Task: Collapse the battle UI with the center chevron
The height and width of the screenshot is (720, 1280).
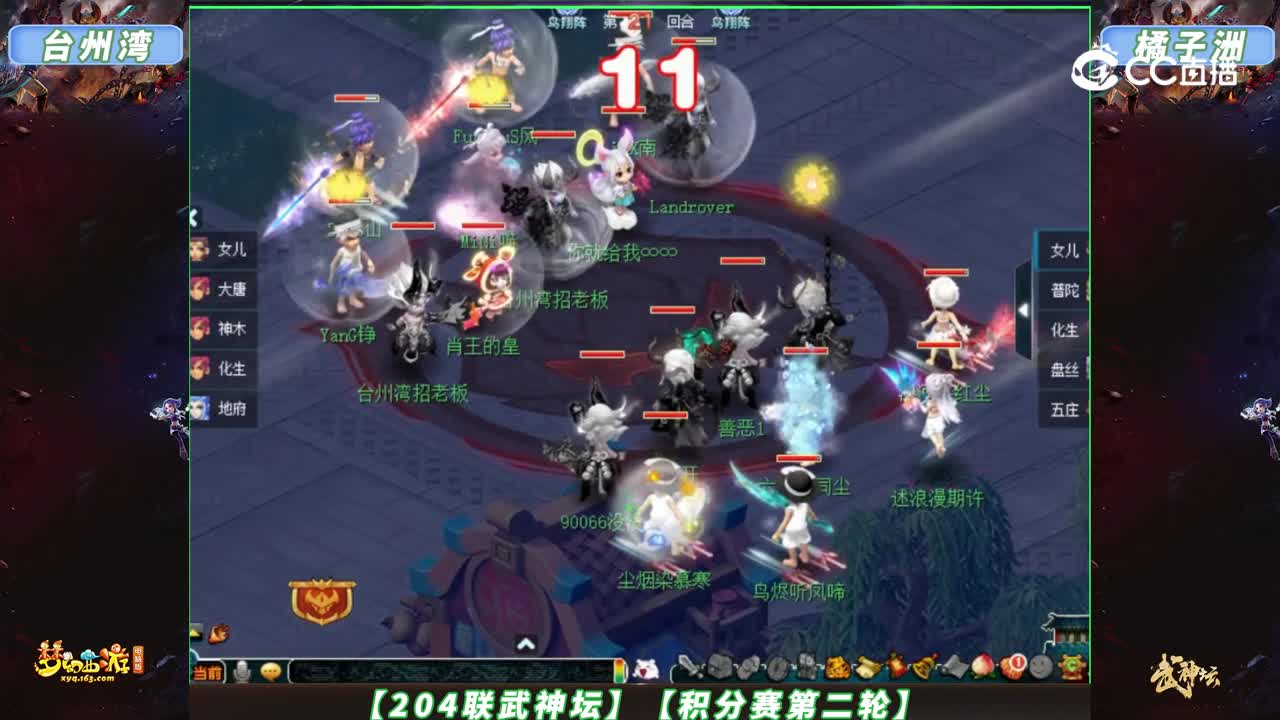Action: pos(524,641)
